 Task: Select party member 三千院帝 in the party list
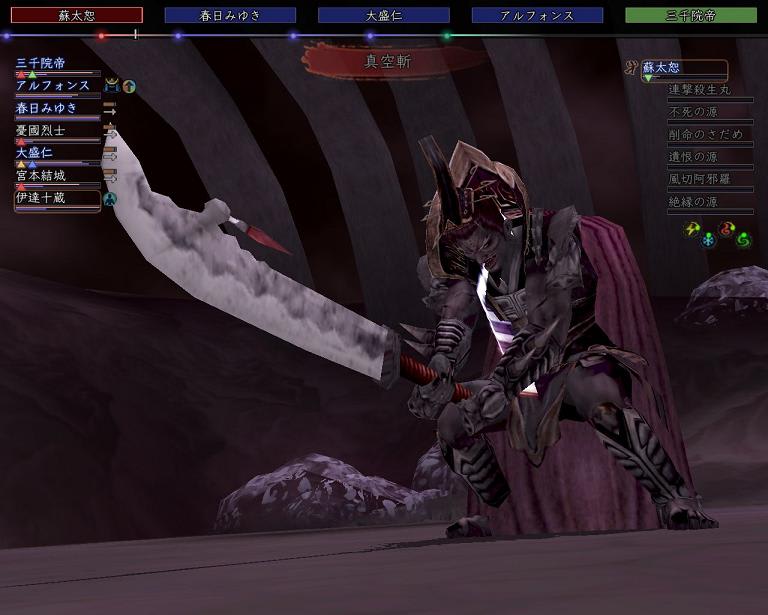point(41,63)
